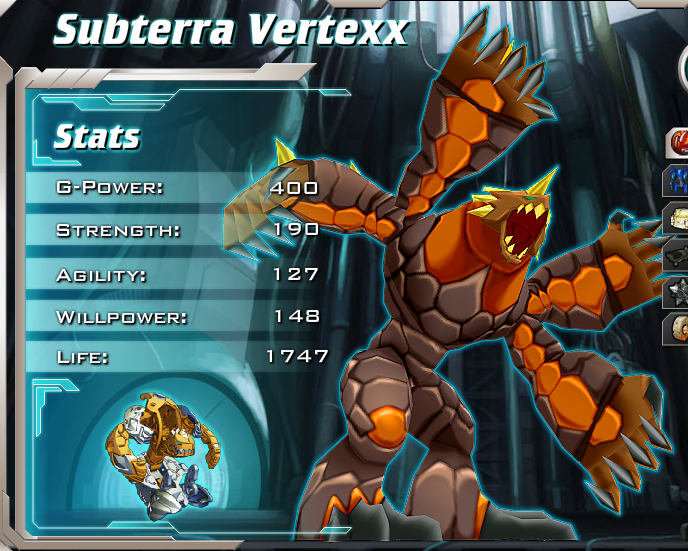Select the red Bakugan ball icon
Screen dimensions: 688x551
678,144
